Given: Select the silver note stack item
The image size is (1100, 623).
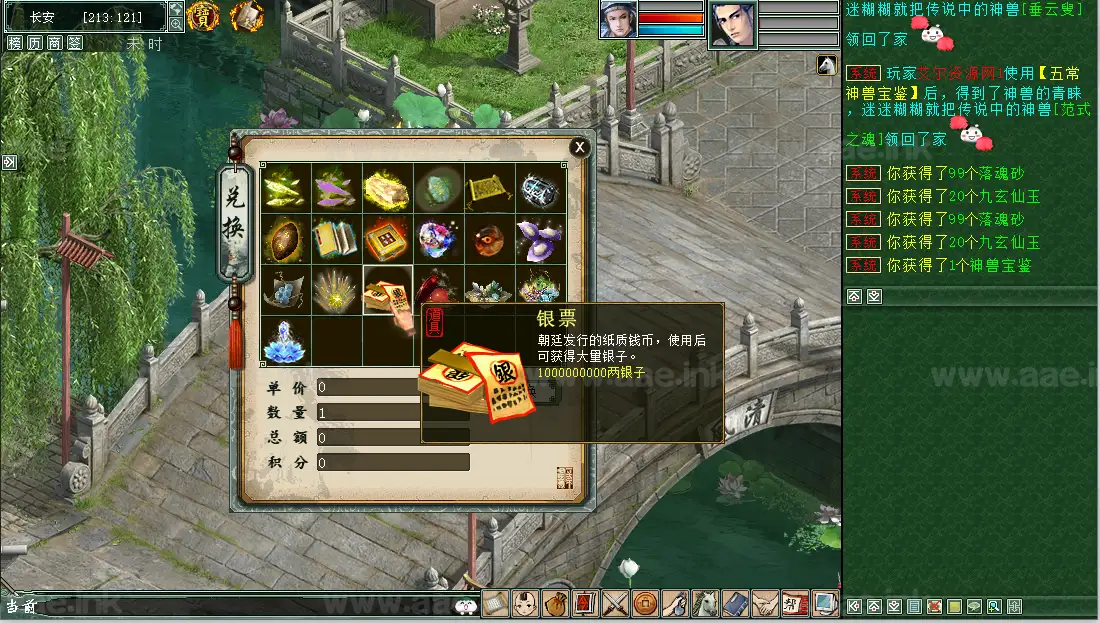Looking at the screenshot, I should [x=387, y=290].
